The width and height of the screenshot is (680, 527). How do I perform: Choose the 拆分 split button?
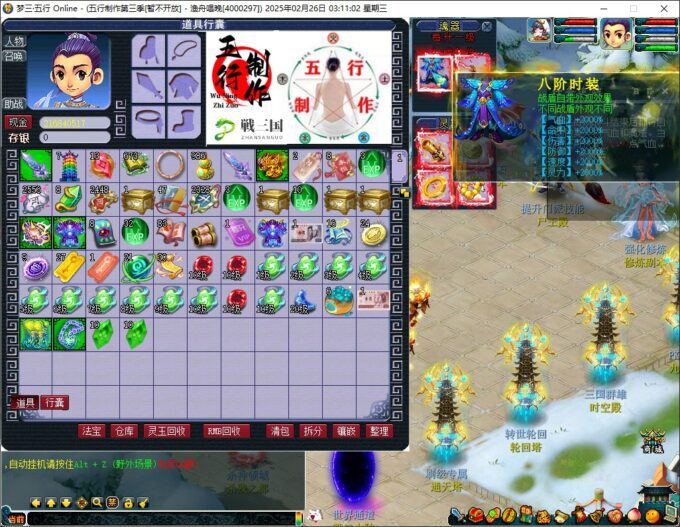point(313,431)
